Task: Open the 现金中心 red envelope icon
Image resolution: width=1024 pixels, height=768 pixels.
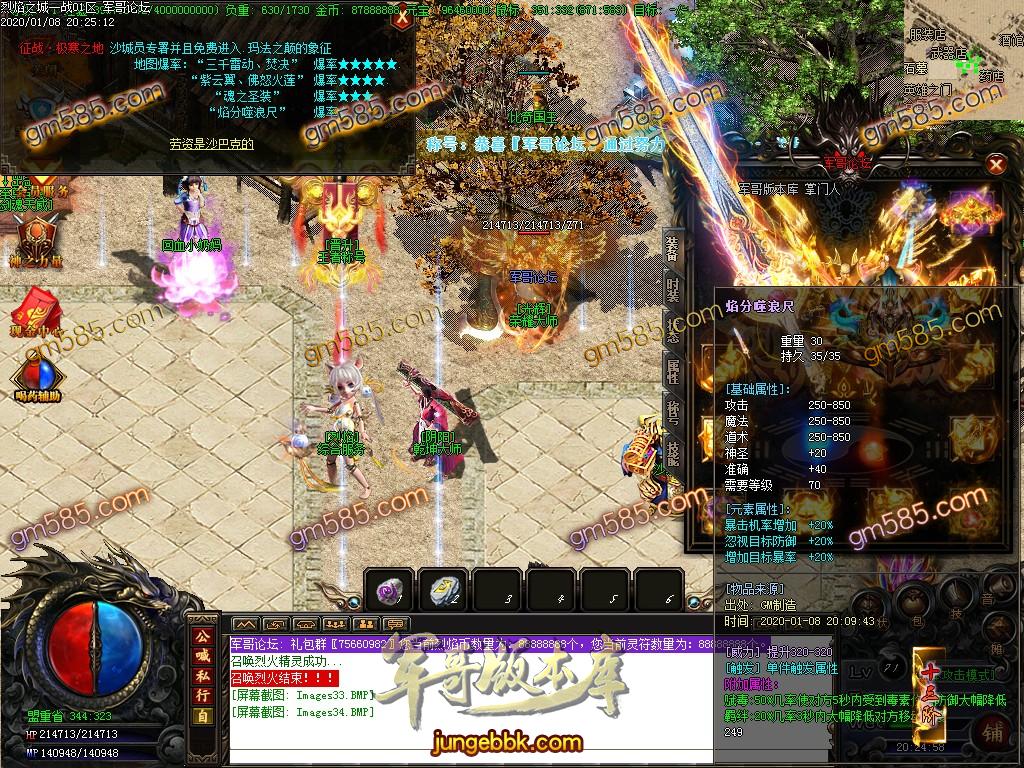Action: point(37,308)
